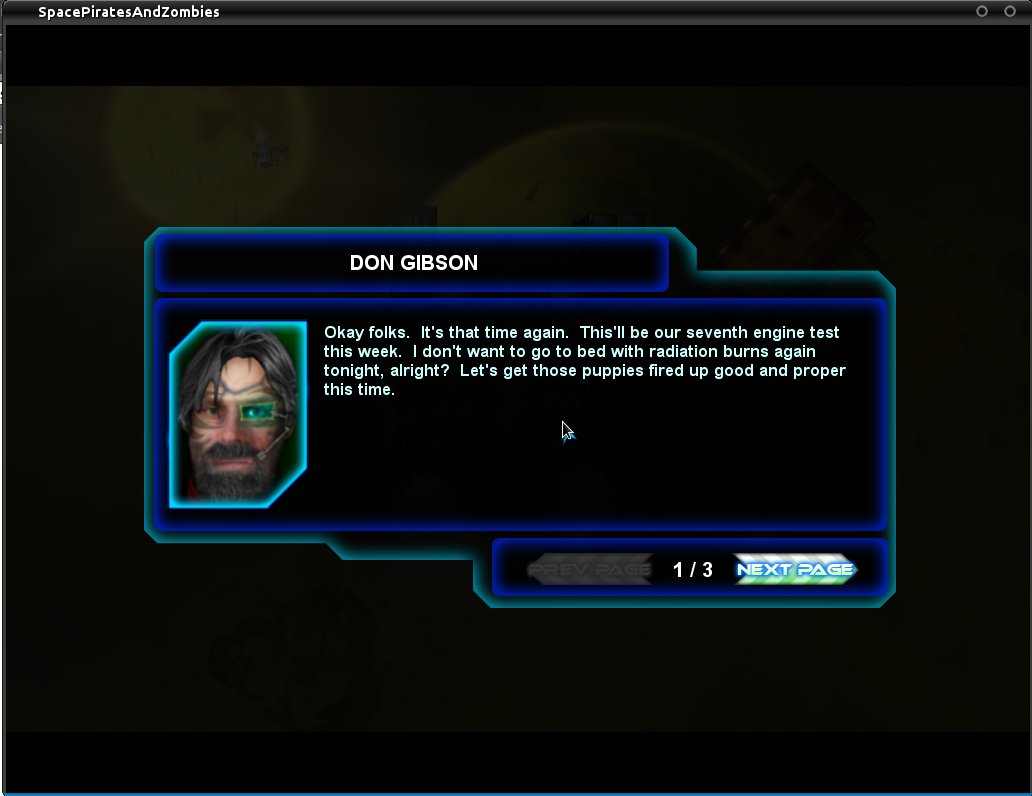1032x796 pixels.
Task: Click Don Gibson's character portrait
Action: point(239,414)
